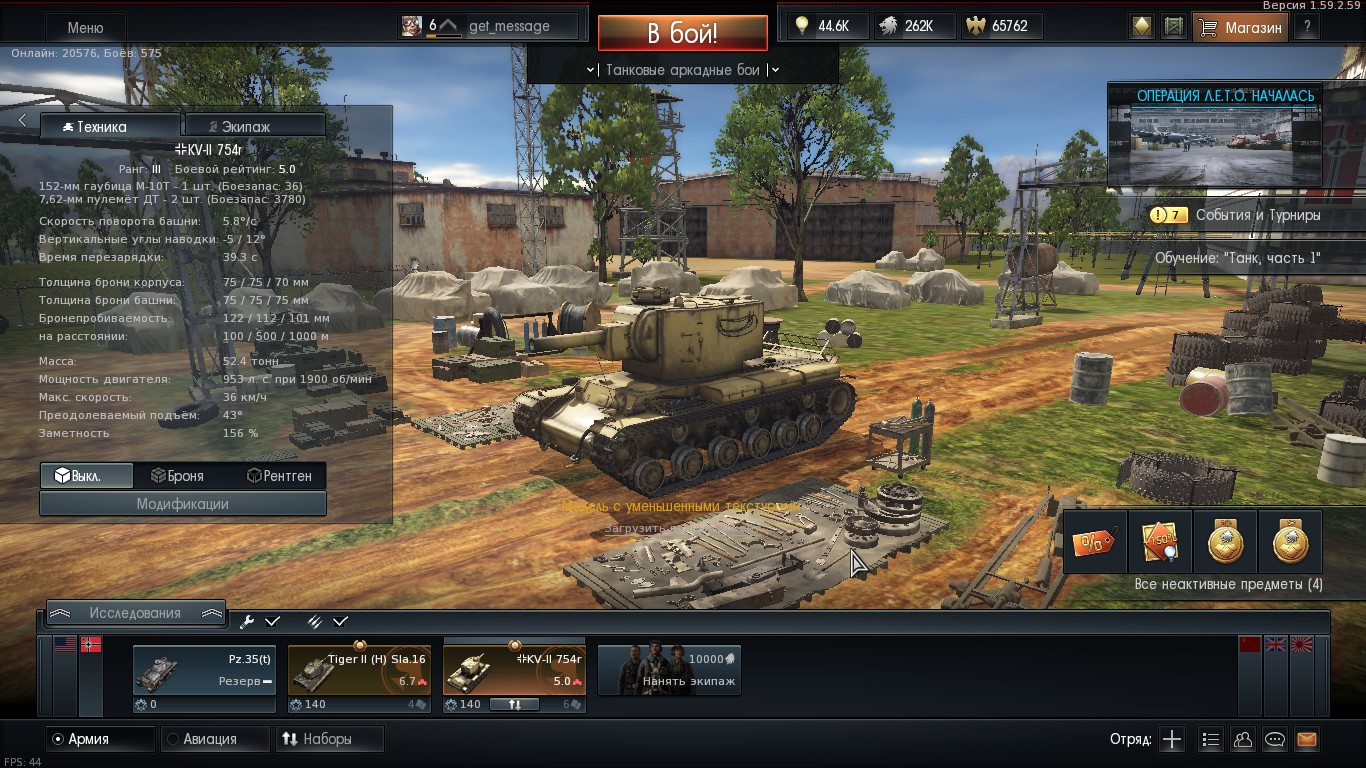This screenshot has height=768, width=1366.
Task: Open the Магазин shop
Action: click(x=1240, y=28)
